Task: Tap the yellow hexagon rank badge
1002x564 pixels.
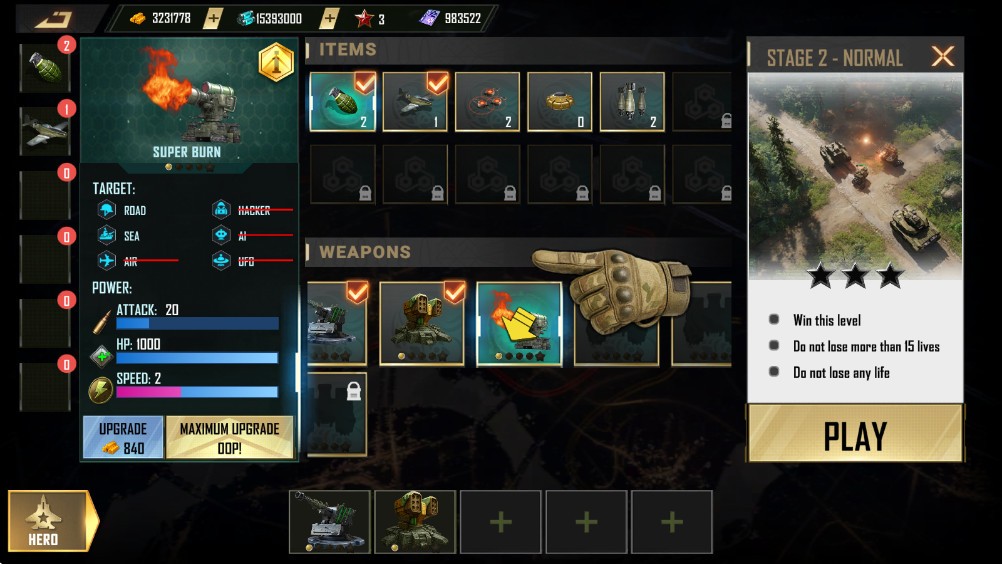Action: point(276,62)
